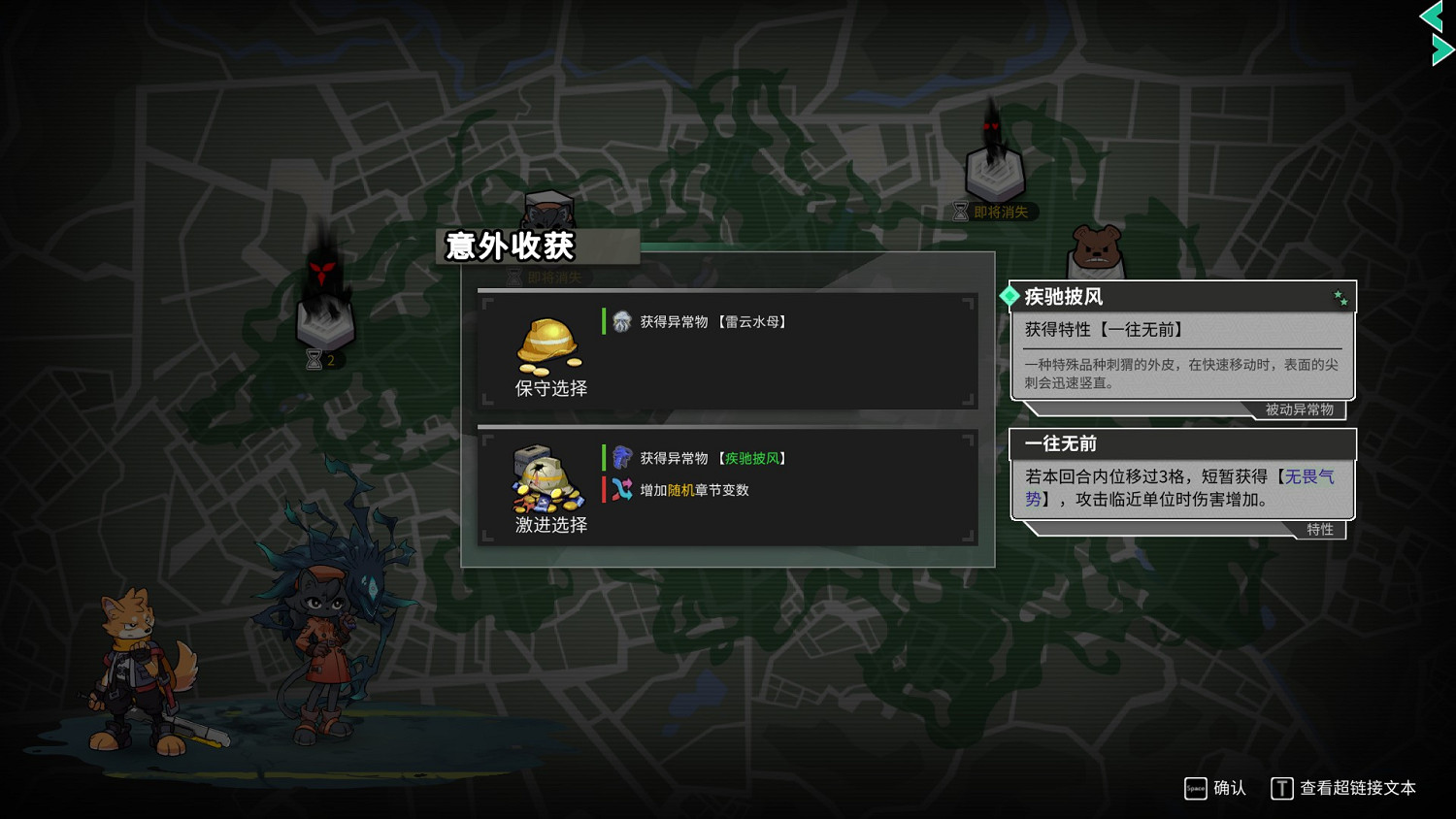Click the left green navigation arrow
Screen dimensions: 1456x819
(1430, 16)
